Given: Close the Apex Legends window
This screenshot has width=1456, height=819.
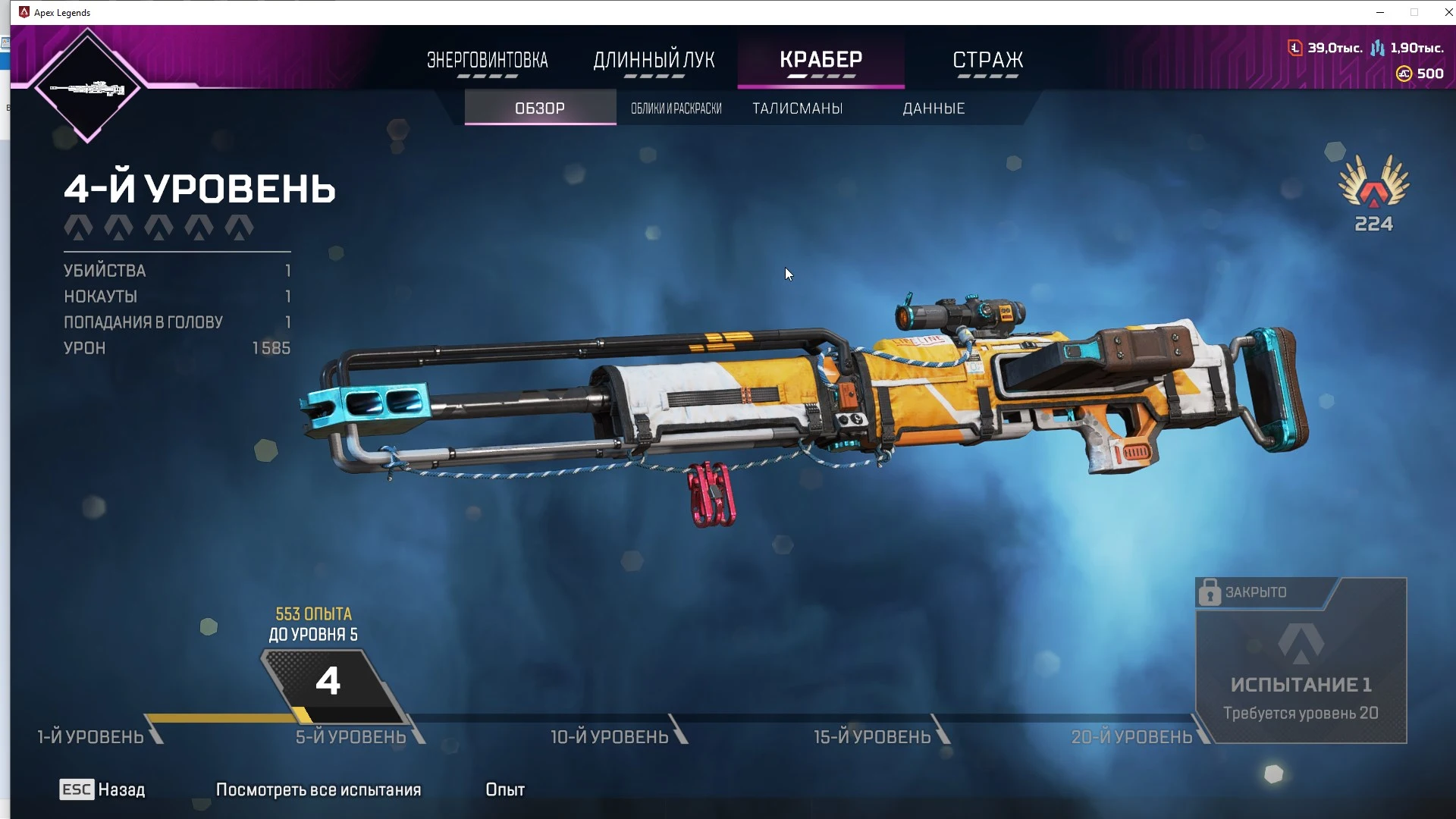Looking at the screenshot, I should point(1448,12).
